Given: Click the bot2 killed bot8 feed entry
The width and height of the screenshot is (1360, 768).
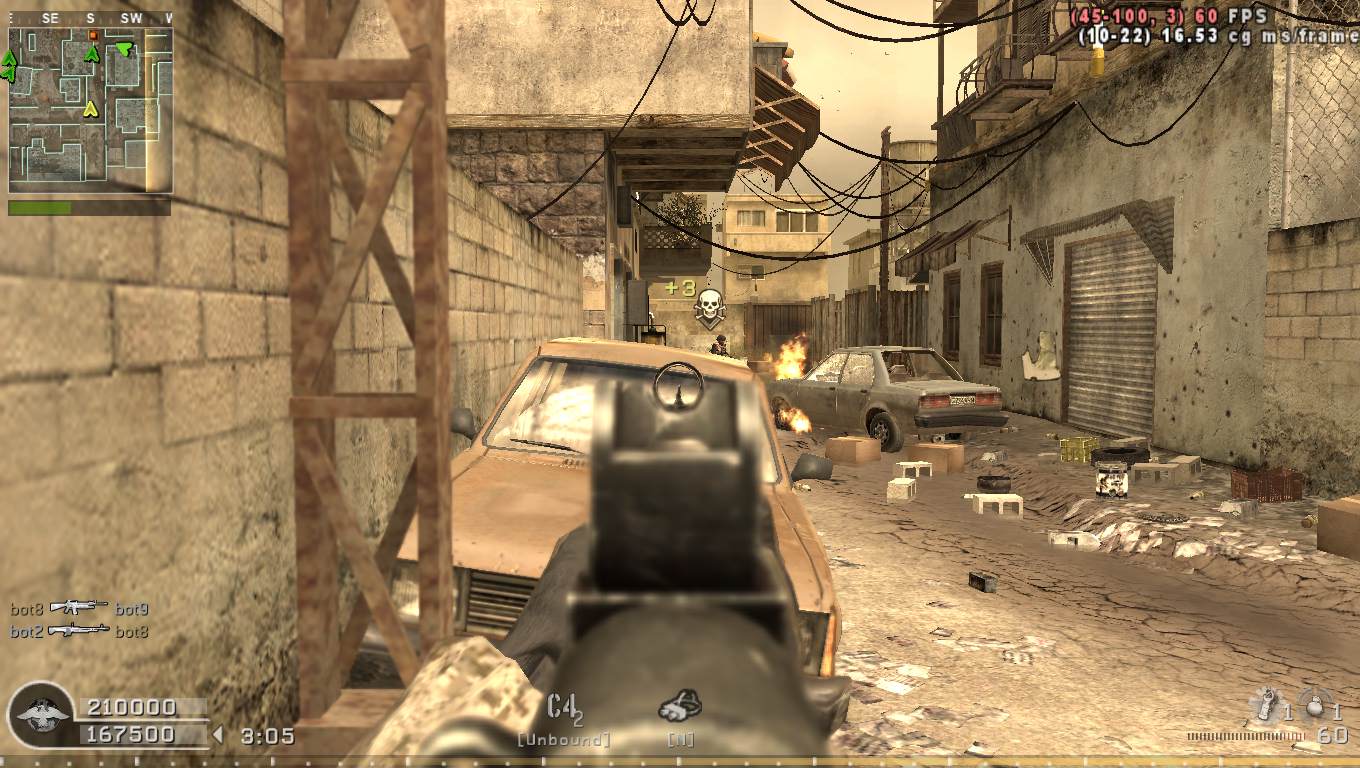Looking at the screenshot, I should [80, 631].
